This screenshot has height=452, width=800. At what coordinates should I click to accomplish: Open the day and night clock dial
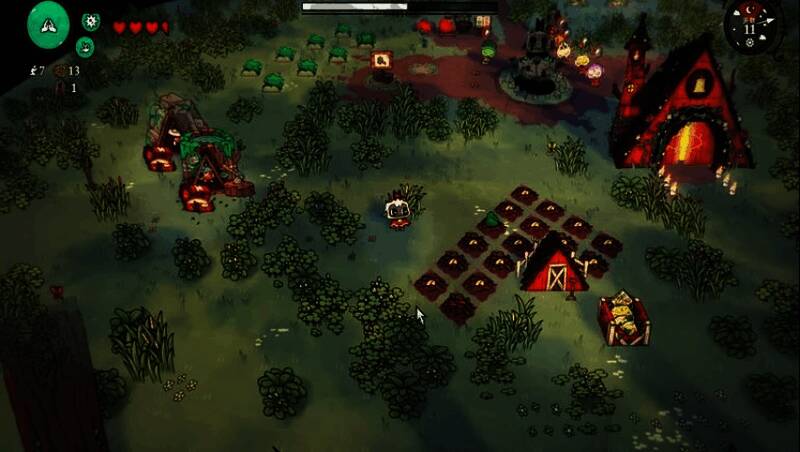[750, 25]
